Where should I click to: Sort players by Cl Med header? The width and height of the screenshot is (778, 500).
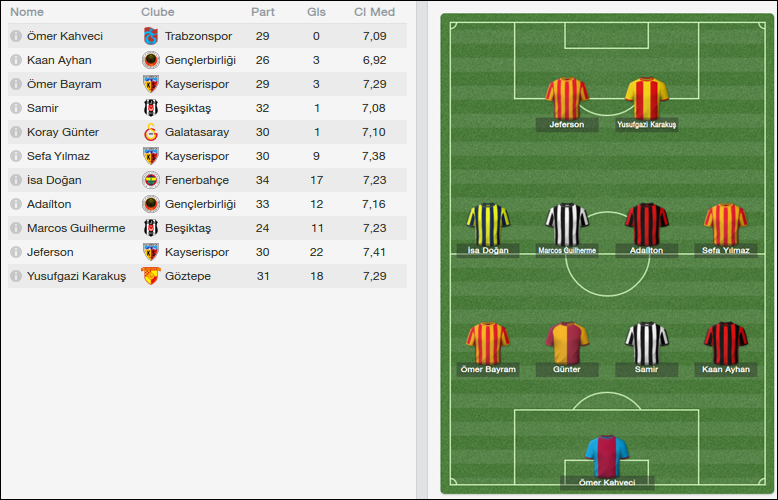(374, 12)
